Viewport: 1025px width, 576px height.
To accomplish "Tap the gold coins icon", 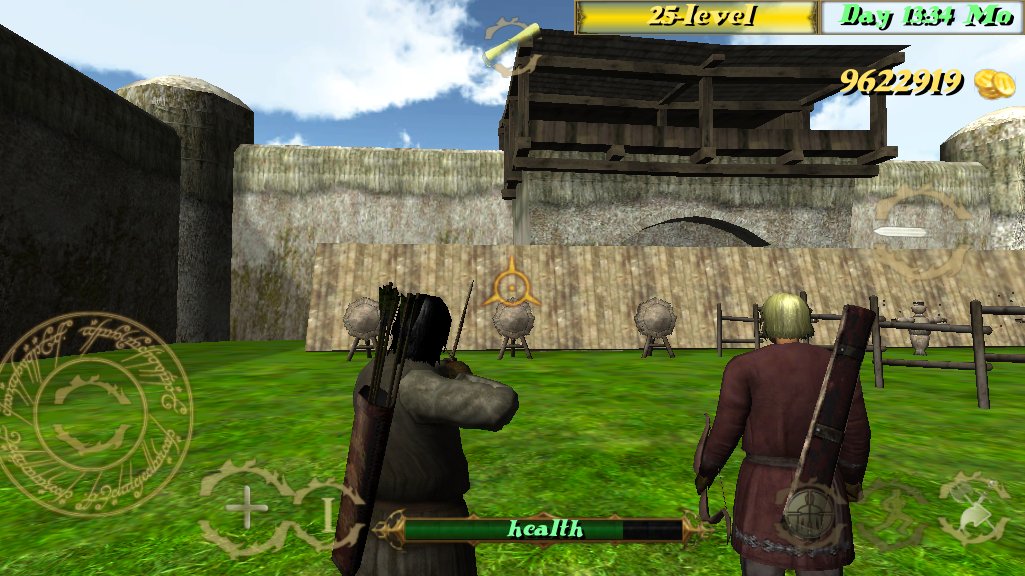I will [994, 84].
